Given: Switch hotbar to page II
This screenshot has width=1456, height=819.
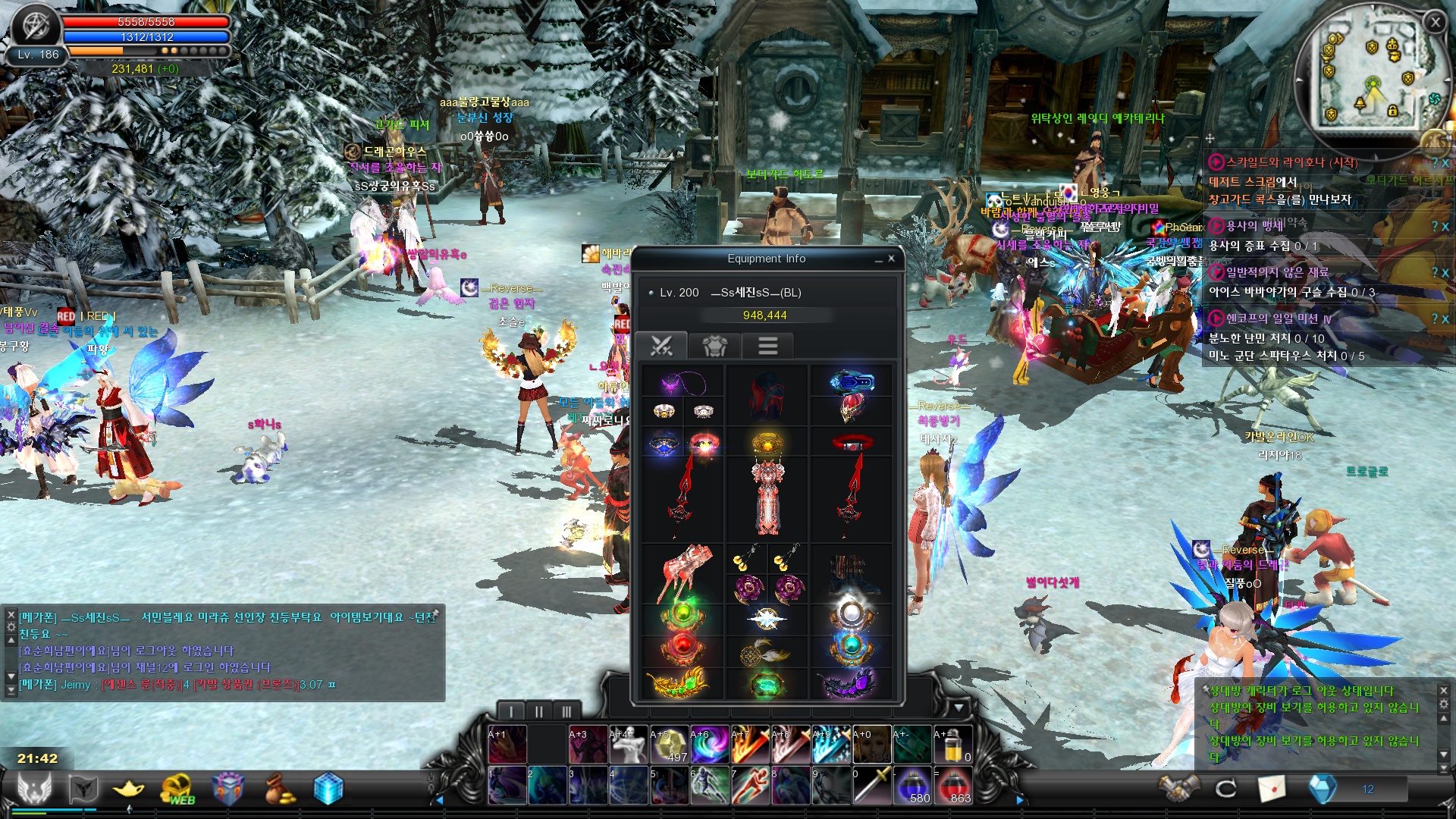Looking at the screenshot, I should (538, 711).
